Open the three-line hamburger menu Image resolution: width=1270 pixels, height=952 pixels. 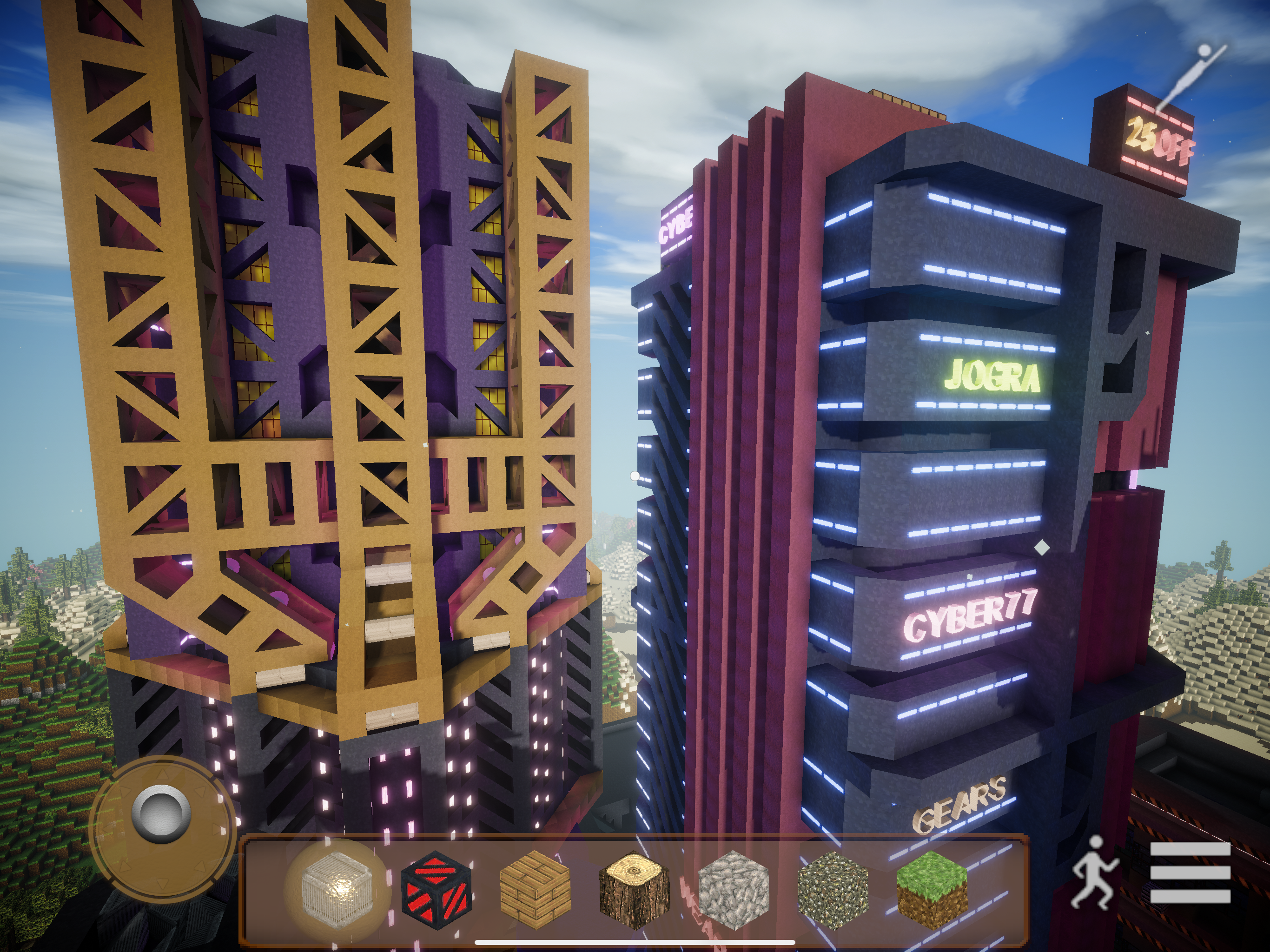1190,873
